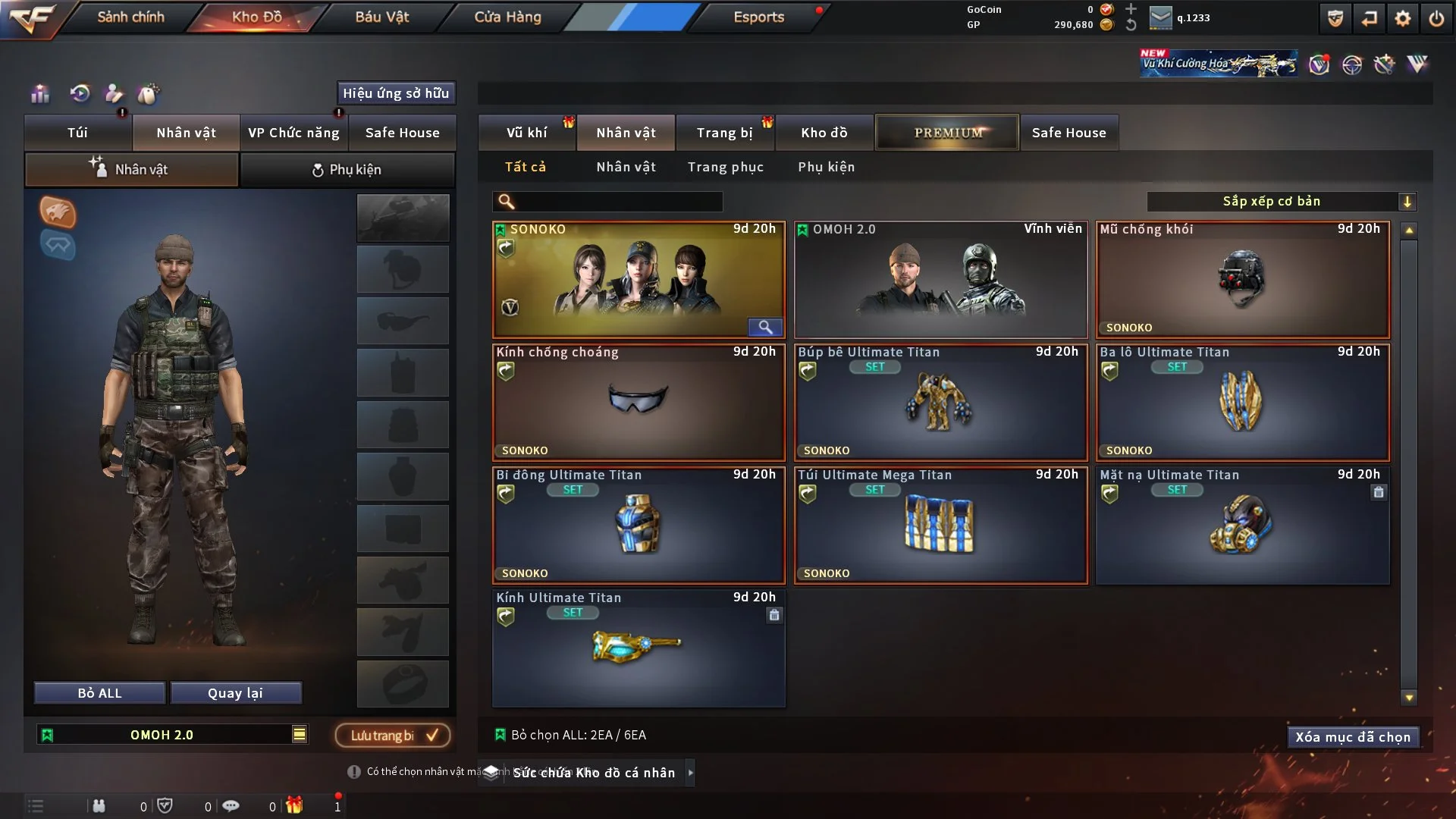Open the Hiệu ứng sở hữu panel
Image resolution: width=1456 pixels, height=819 pixels.
[396, 93]
